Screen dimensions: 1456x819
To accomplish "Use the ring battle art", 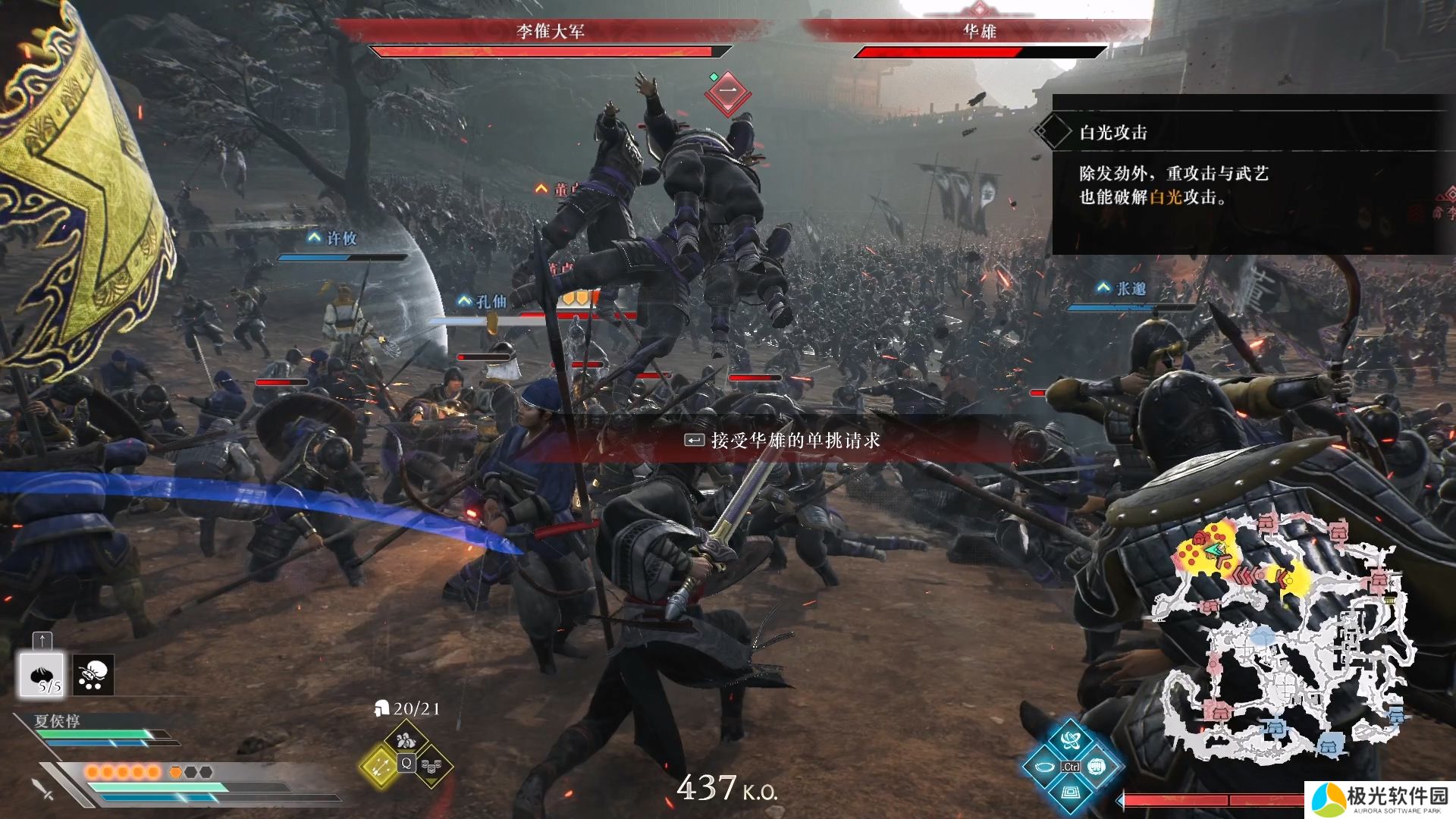I will 1043,767.
